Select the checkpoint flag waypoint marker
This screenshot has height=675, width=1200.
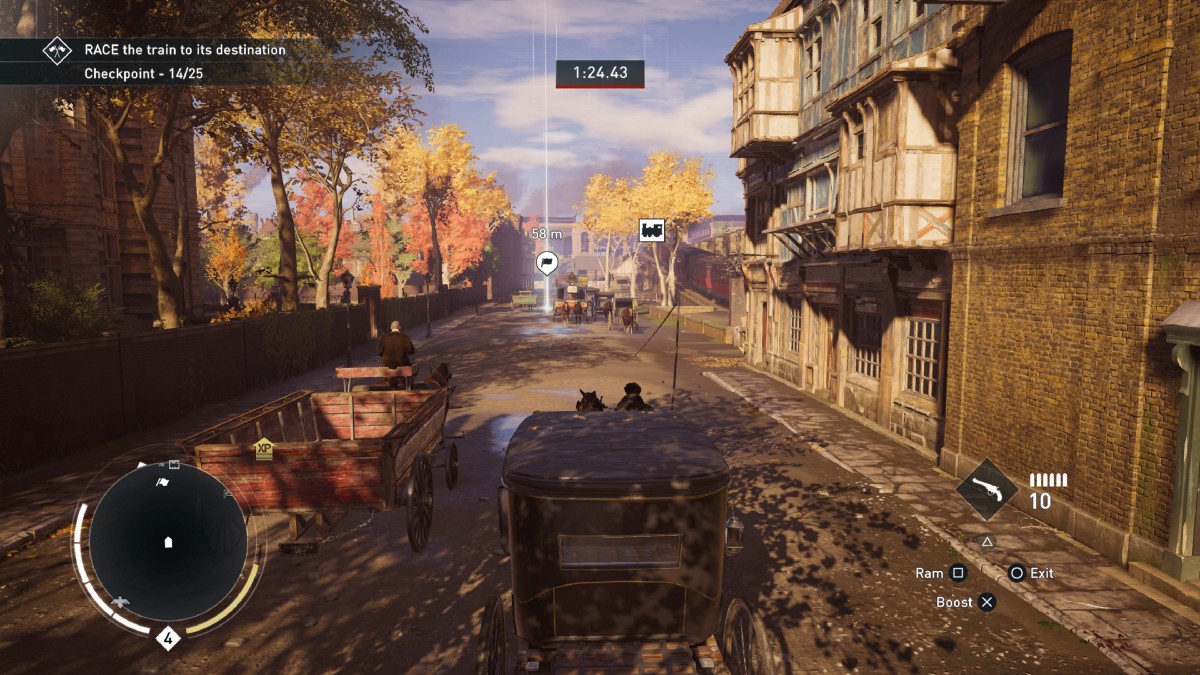[x=547, y=264]
